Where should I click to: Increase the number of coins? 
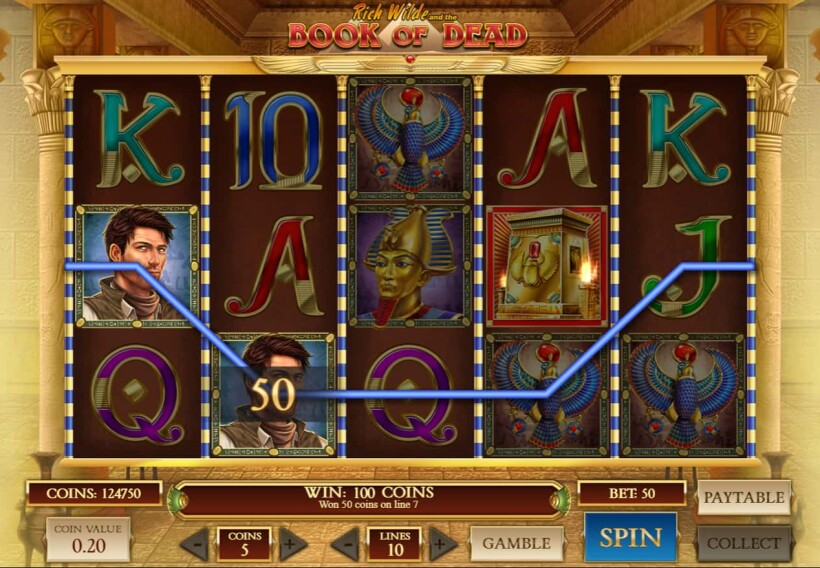(292, 544)
